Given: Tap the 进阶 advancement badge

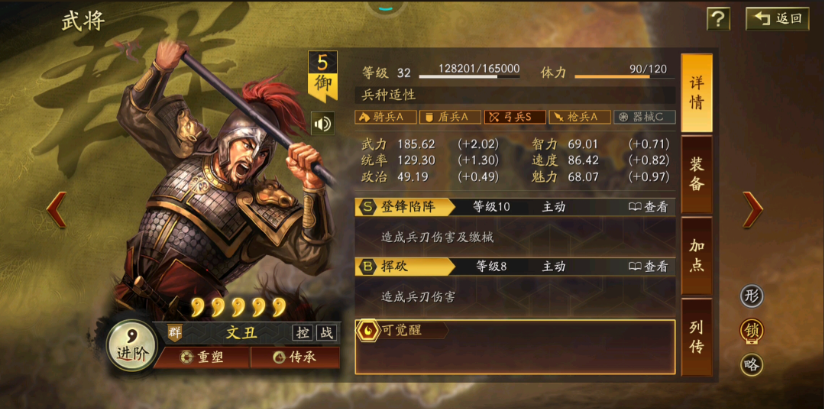Looking at the screenshot, I should [x=131, y=347].
